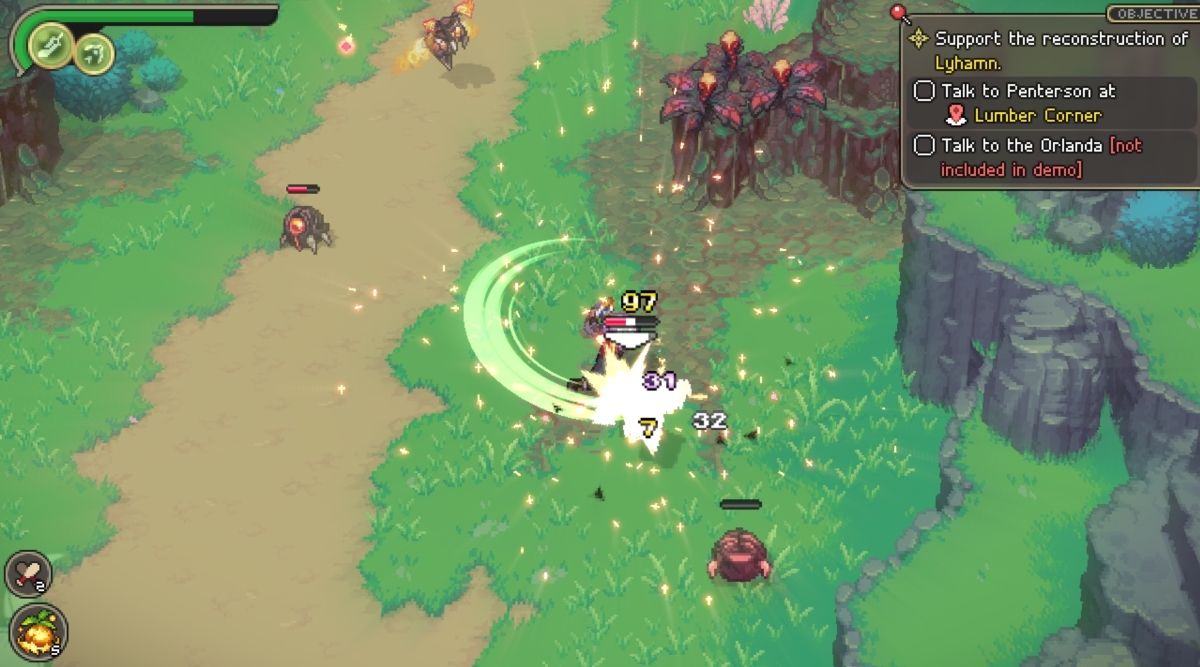Select the sword weapon icon

pos(50,44)
